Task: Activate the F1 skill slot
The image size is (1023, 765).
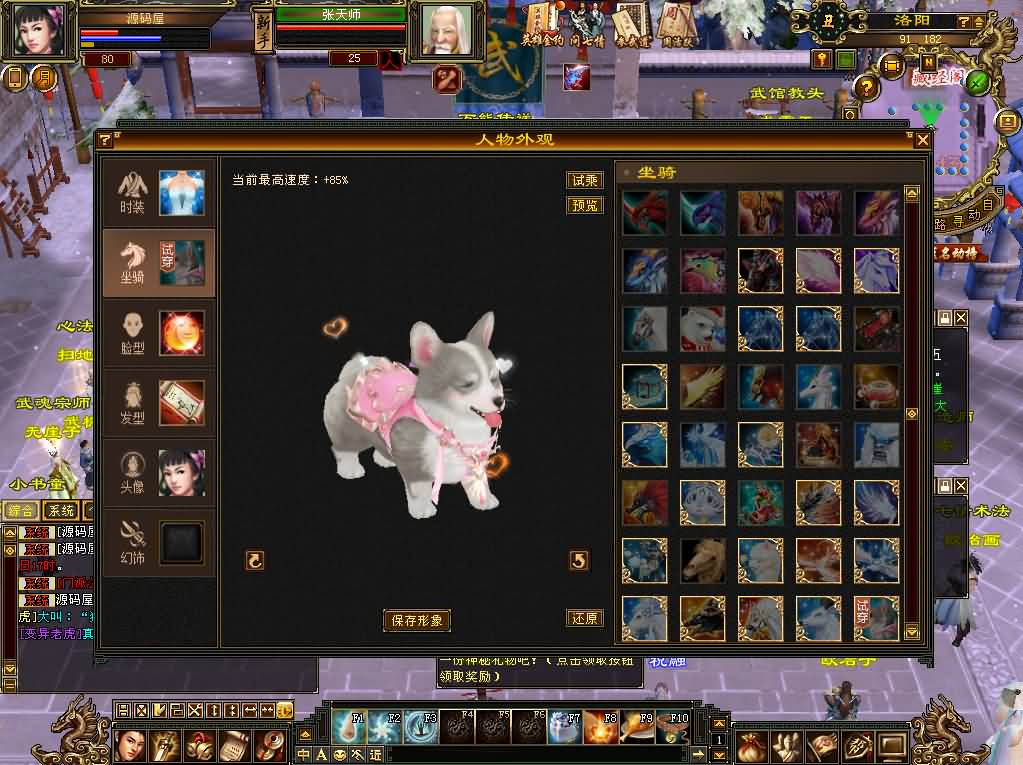Action: 349,727
